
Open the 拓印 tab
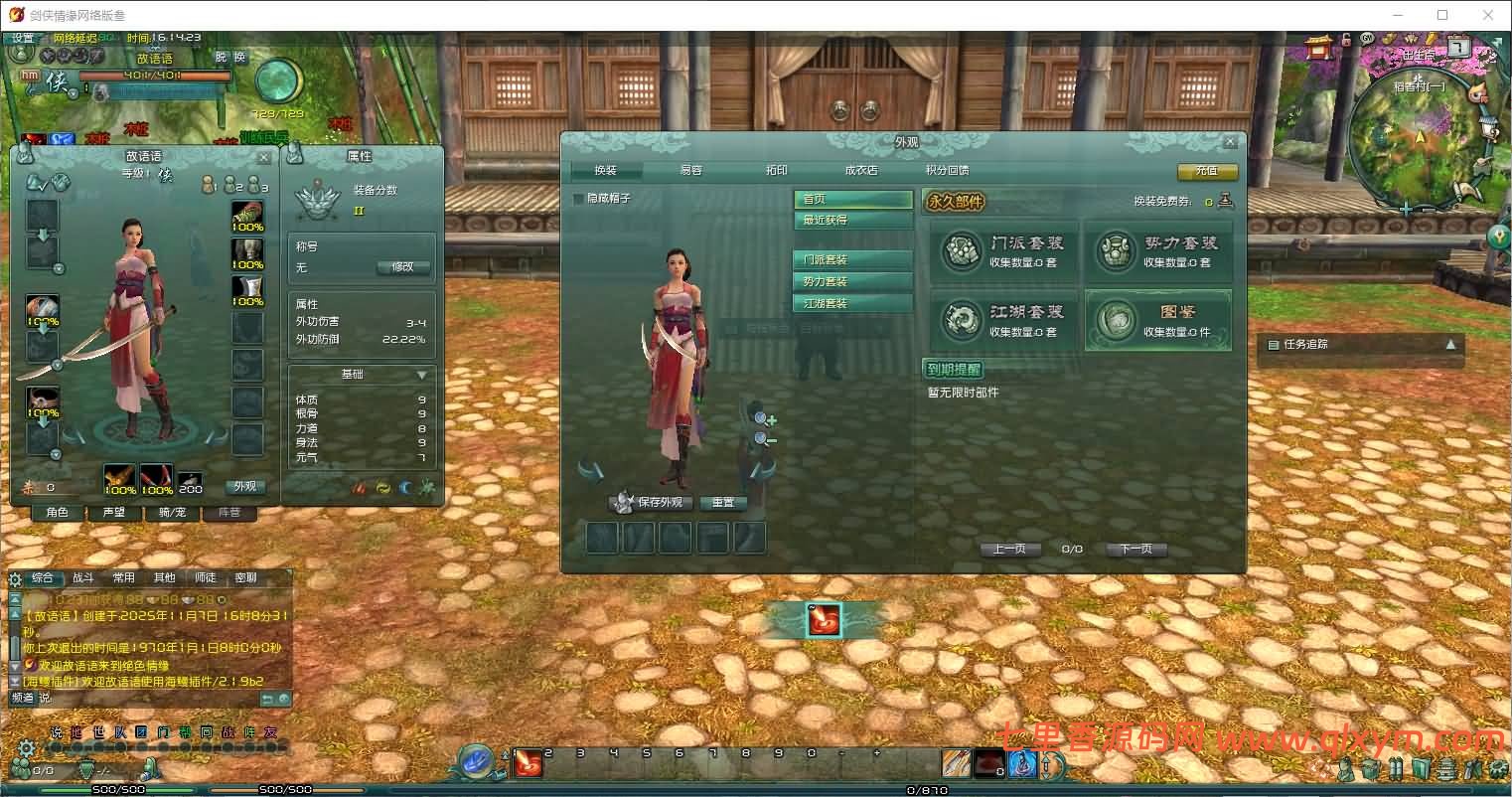(776, 171)
